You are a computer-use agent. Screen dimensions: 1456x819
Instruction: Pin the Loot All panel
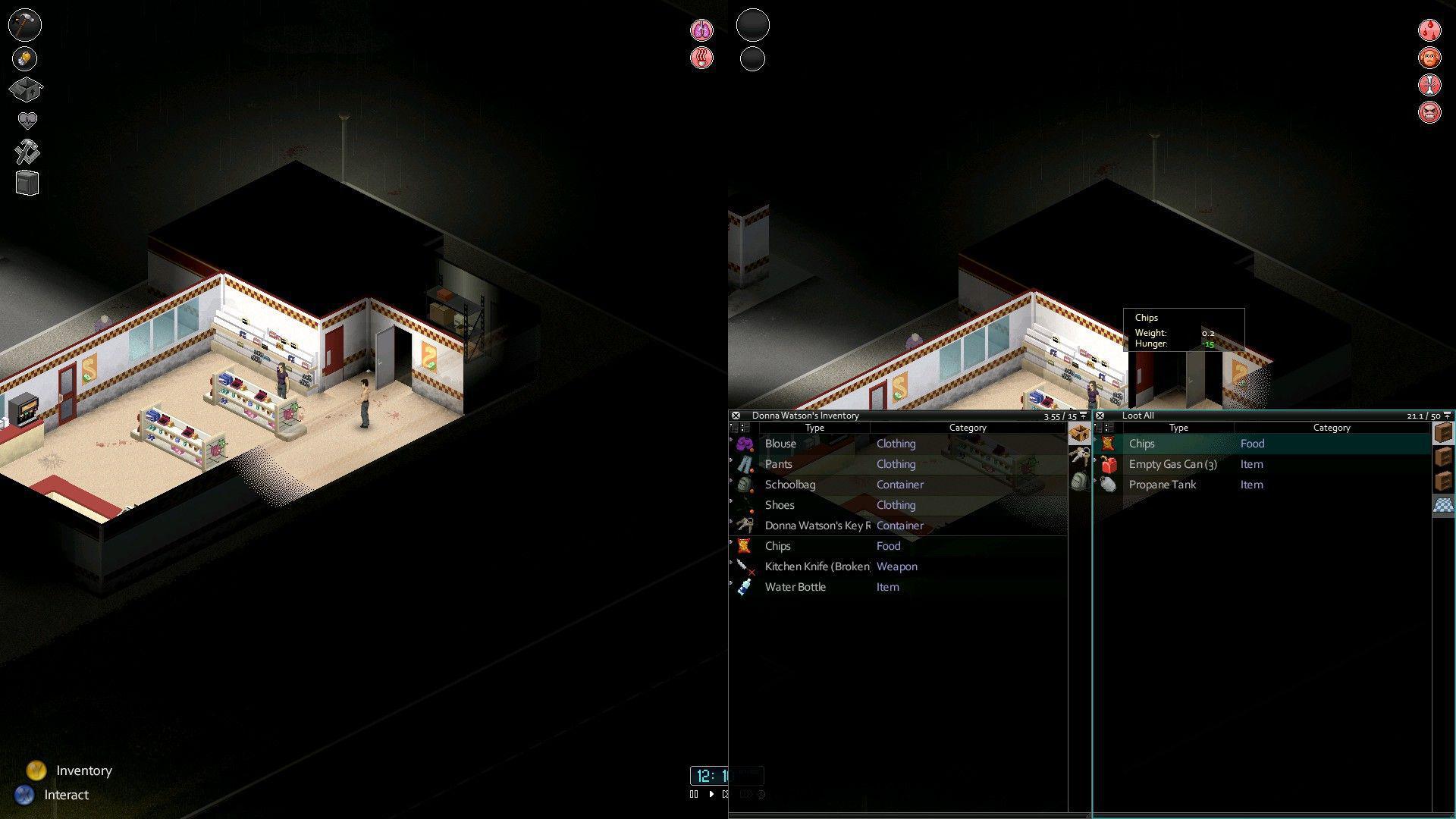click(1447, 416)
